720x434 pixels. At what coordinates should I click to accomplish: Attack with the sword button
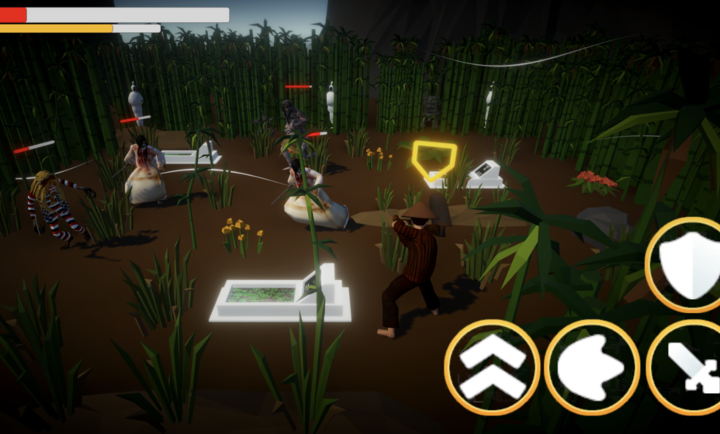[x=690, y=367]
